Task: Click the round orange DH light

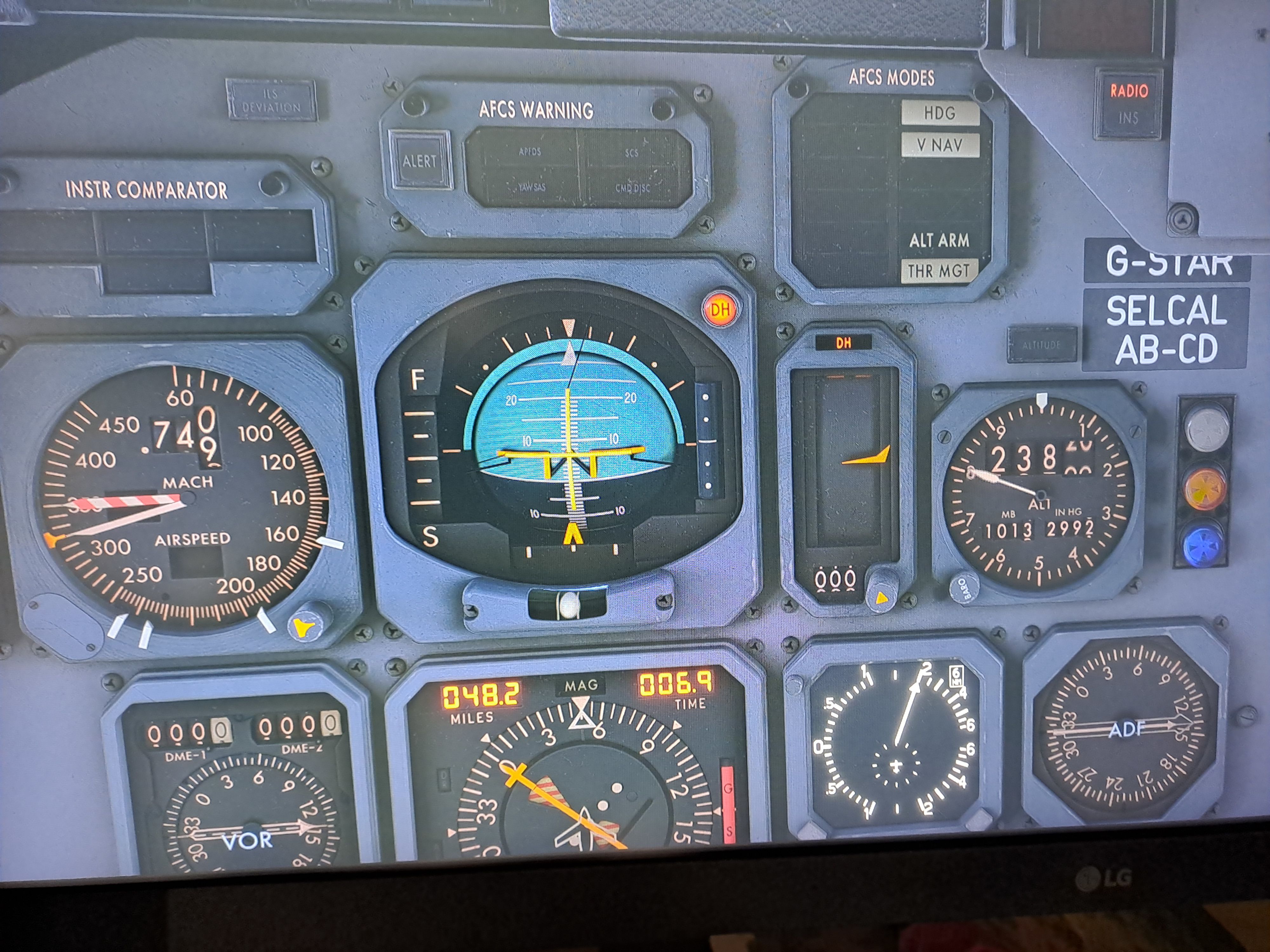Action: tap(720, 310)
